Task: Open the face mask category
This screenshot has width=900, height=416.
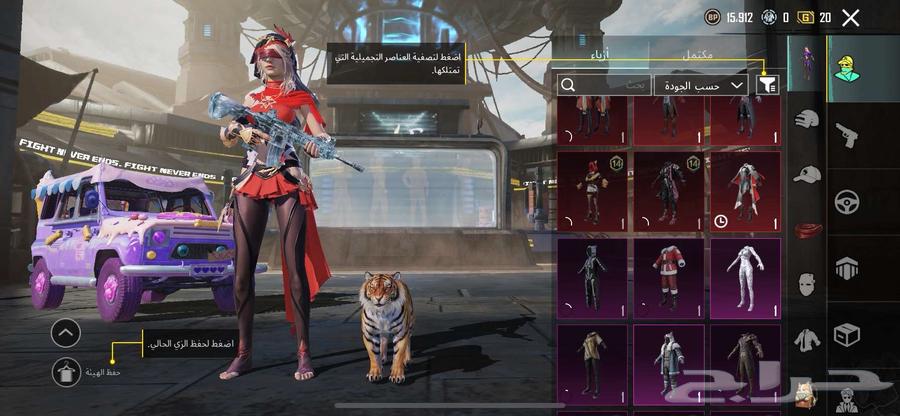Action: [807, 284]
